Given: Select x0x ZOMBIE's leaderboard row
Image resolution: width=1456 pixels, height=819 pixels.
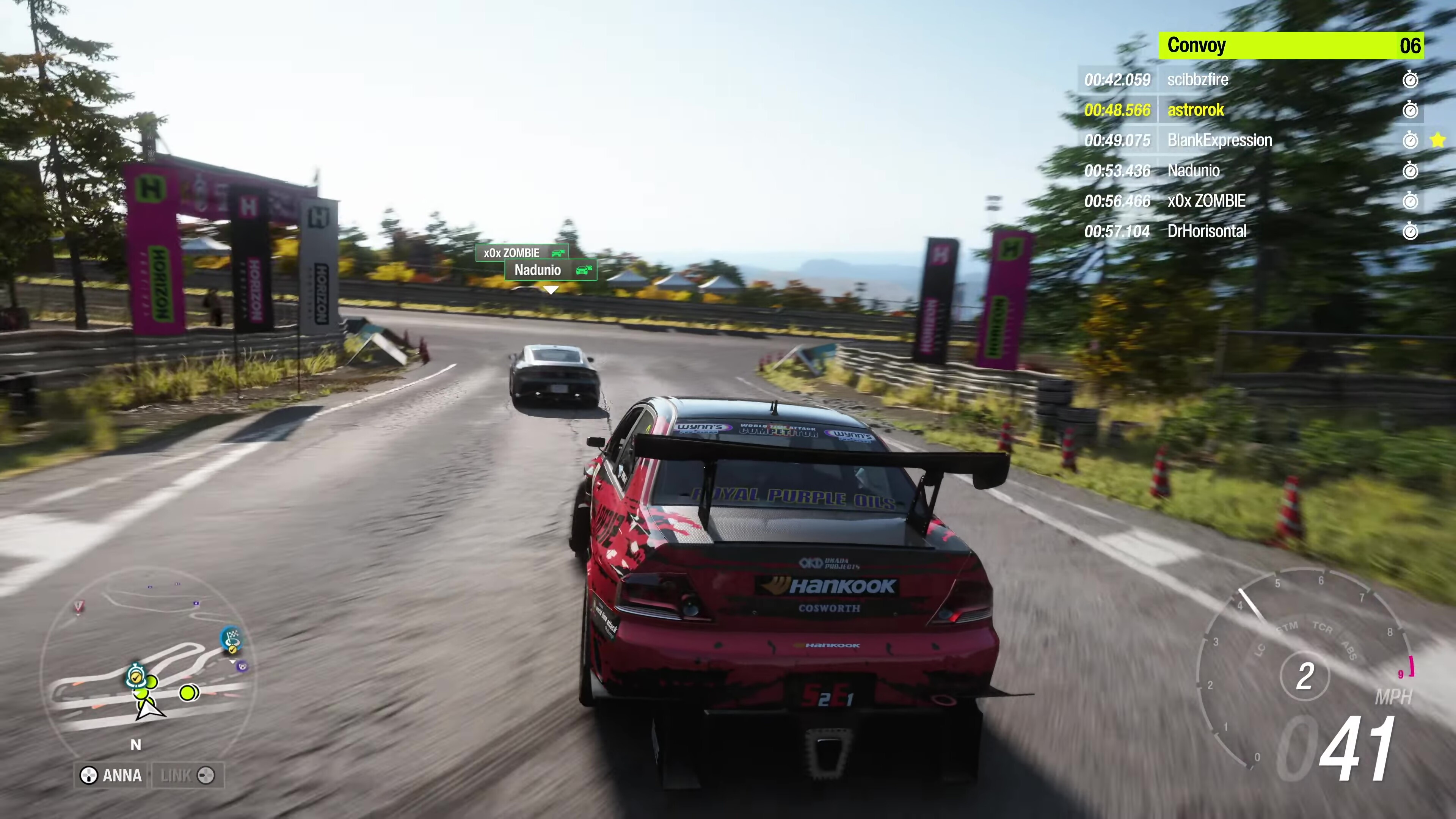Looking at the screenshot, I should coord(1250,201).
